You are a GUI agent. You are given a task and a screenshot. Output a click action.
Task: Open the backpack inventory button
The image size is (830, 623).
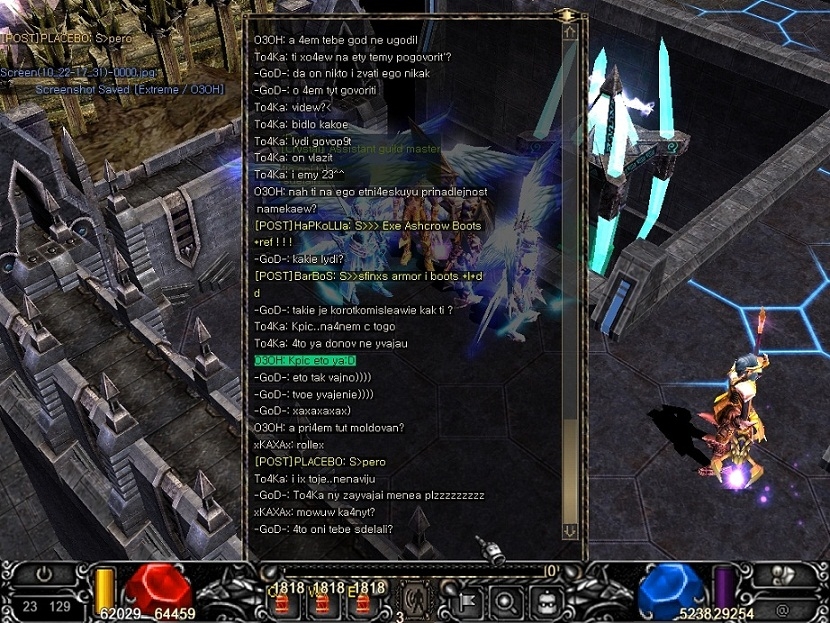point(547,602)
